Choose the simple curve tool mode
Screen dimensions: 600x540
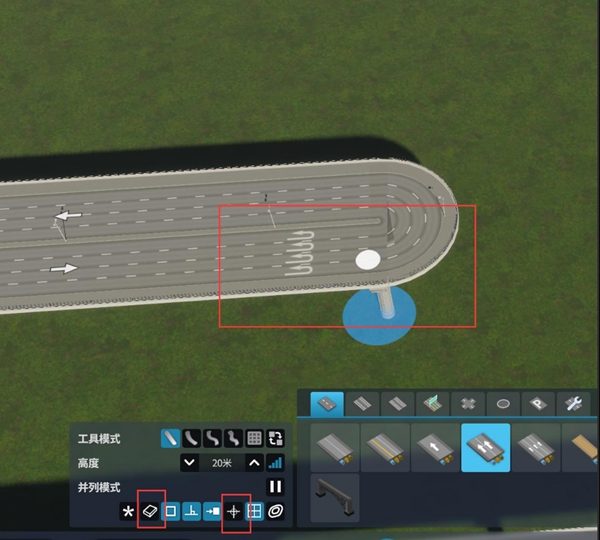(x=192, y=438)
